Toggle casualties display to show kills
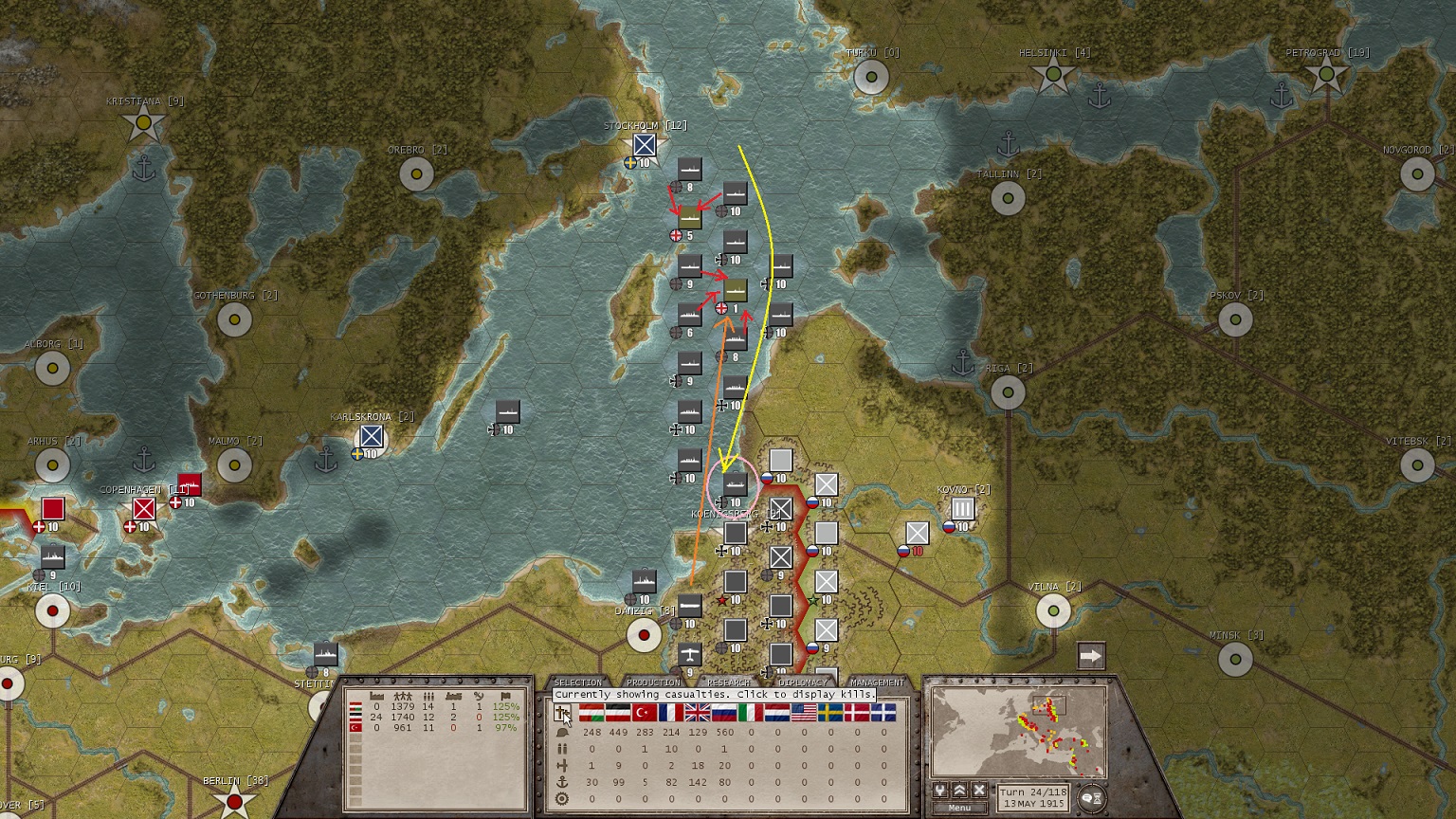This screenshot has height=819, width=1456. [562, 713]
